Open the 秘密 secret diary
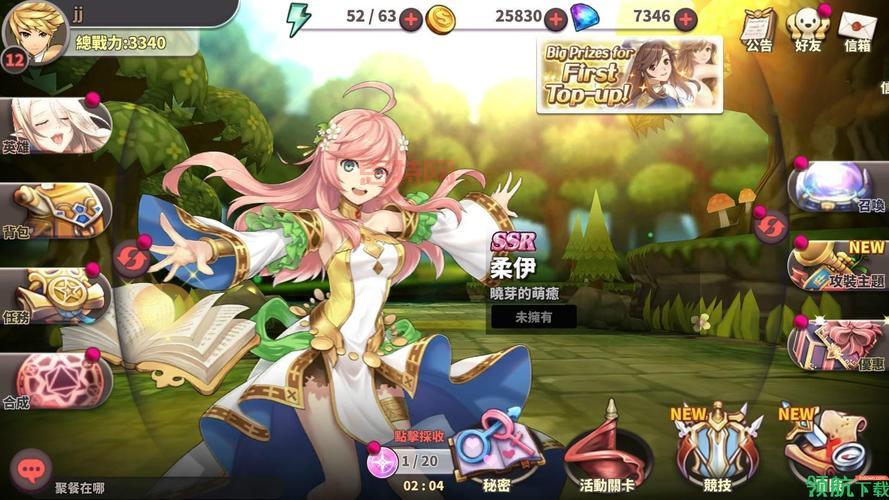The image size is (889, 500). pos(498,452)
